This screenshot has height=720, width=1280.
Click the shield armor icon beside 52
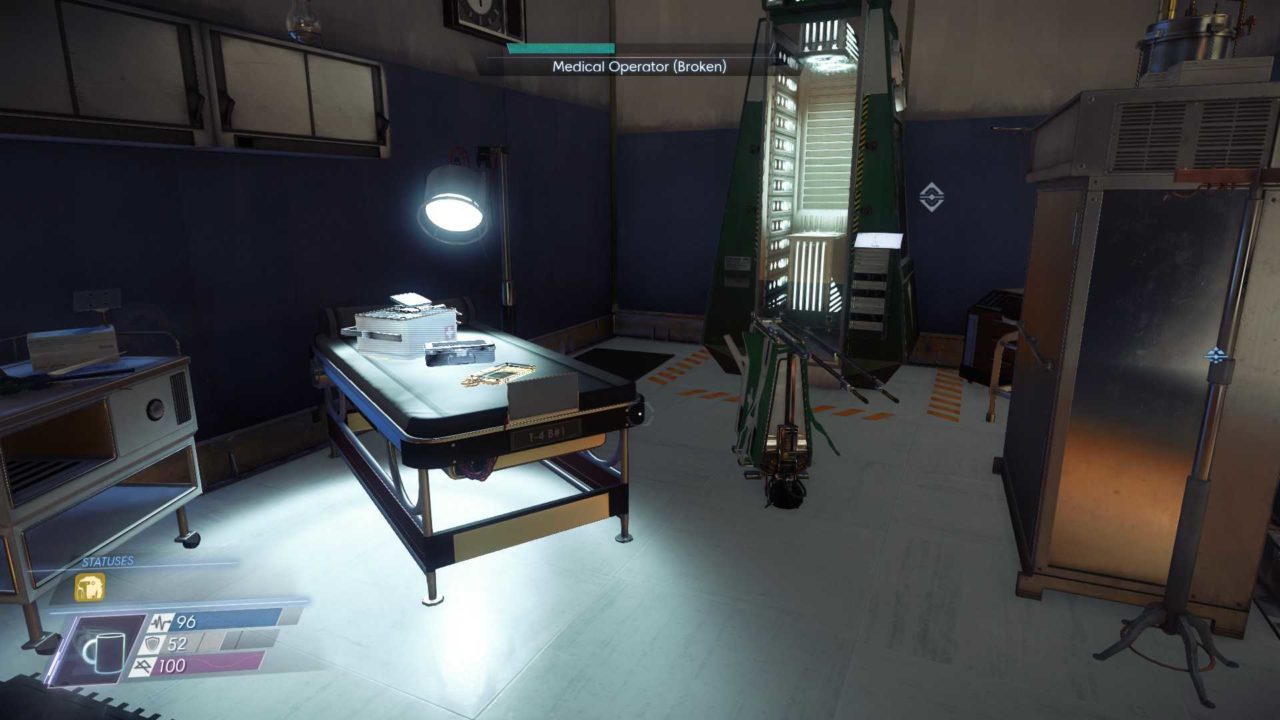pos(152,644)
